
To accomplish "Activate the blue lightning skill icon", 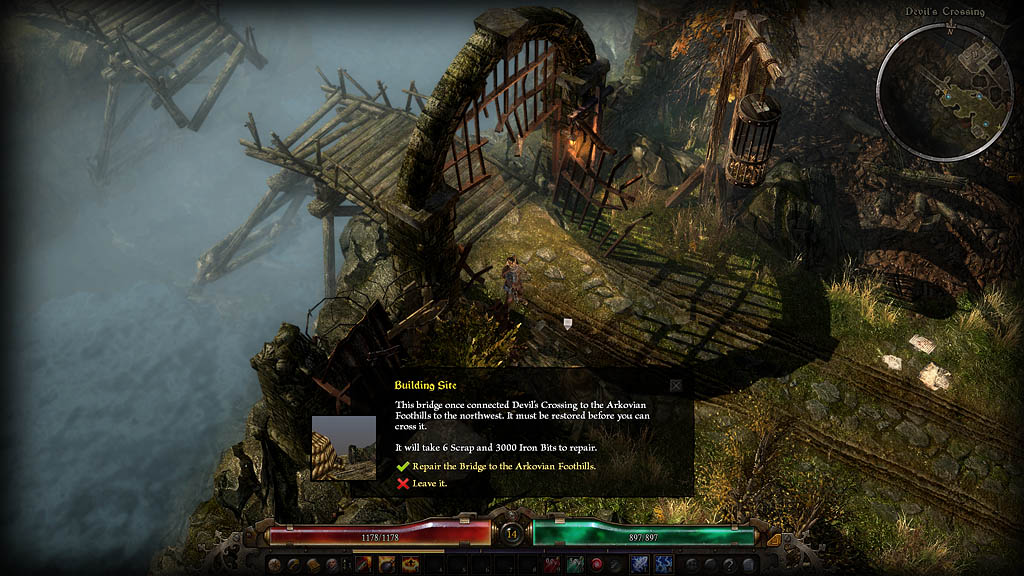I will pos(663,565).
